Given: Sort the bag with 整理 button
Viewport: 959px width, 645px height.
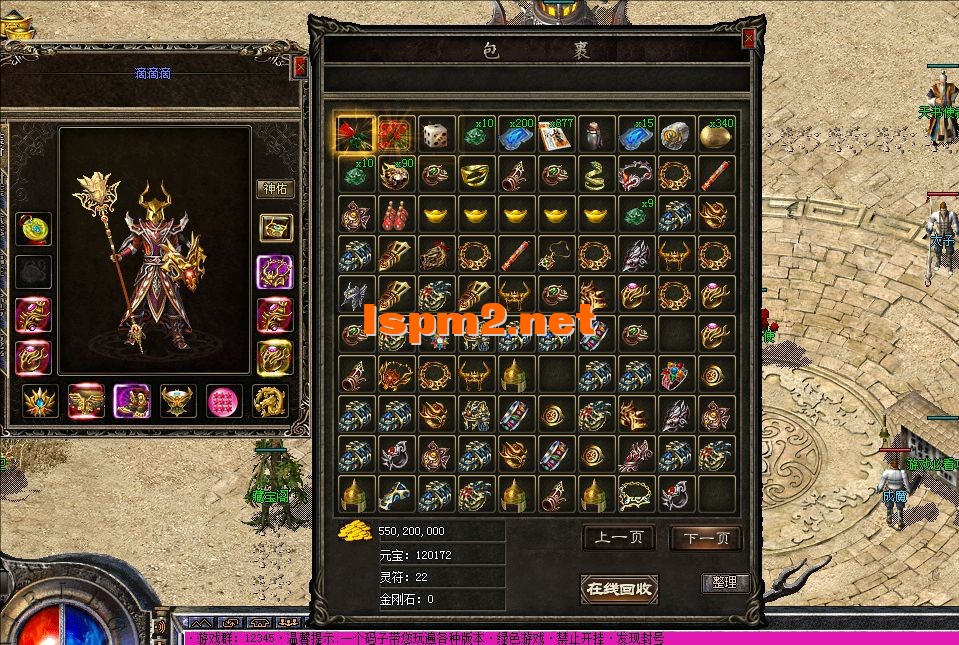Looking at the screenshot, I should (724, 583).
